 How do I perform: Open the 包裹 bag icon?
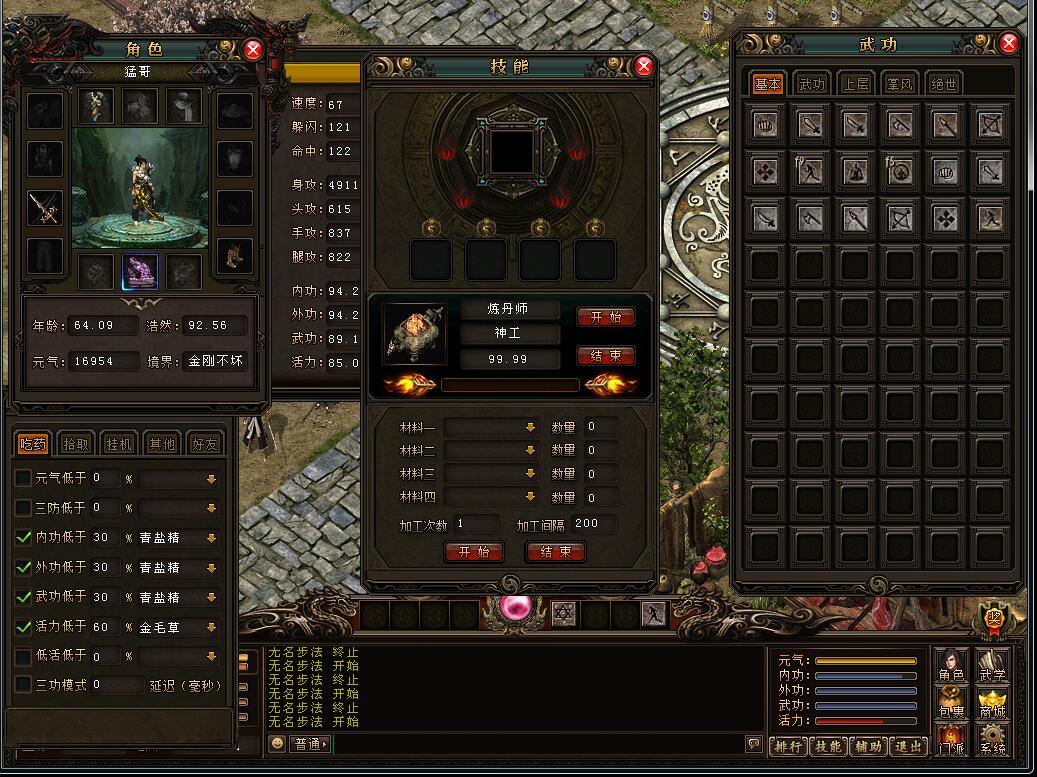[x=950, y=700]
